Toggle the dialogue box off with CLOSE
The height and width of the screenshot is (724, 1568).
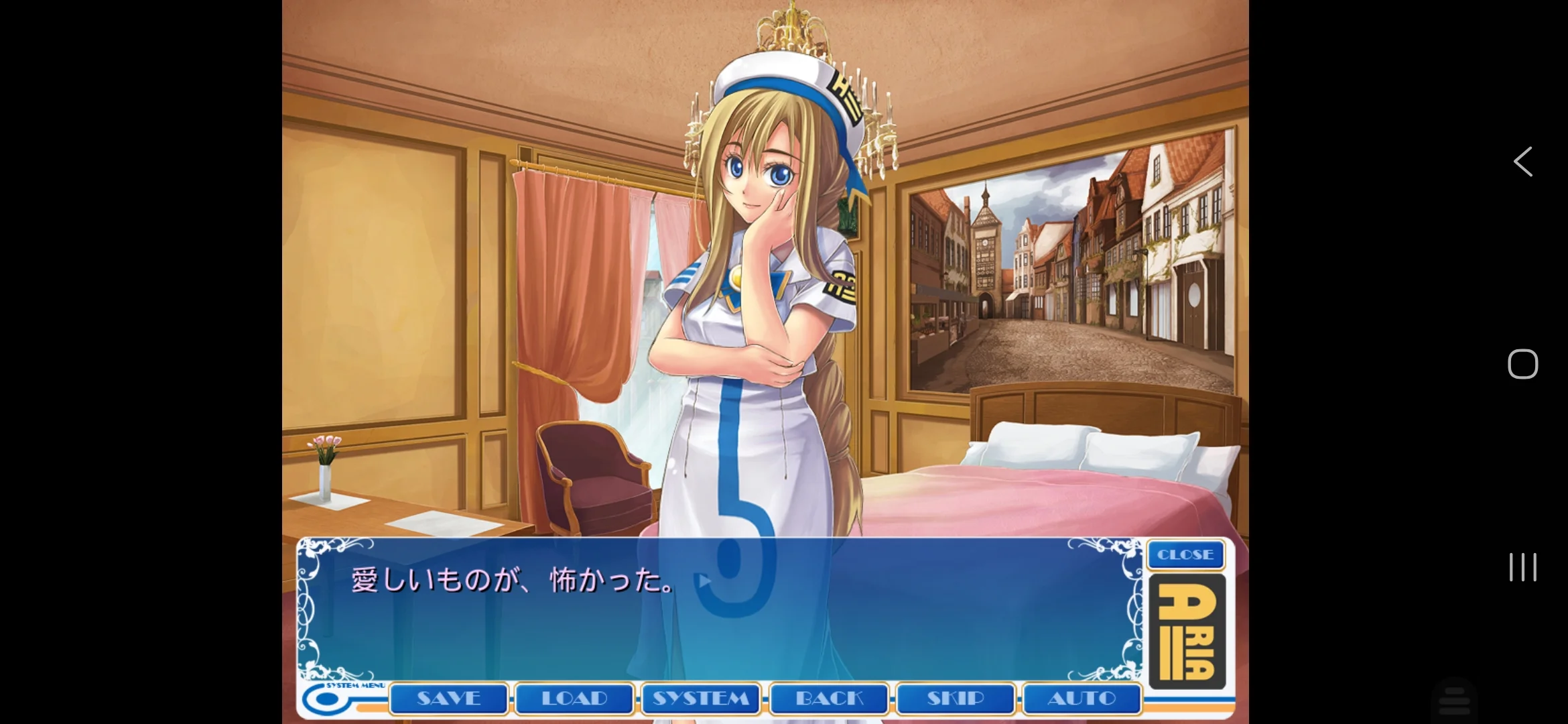pyautogui.click(x=1185, y=554)
